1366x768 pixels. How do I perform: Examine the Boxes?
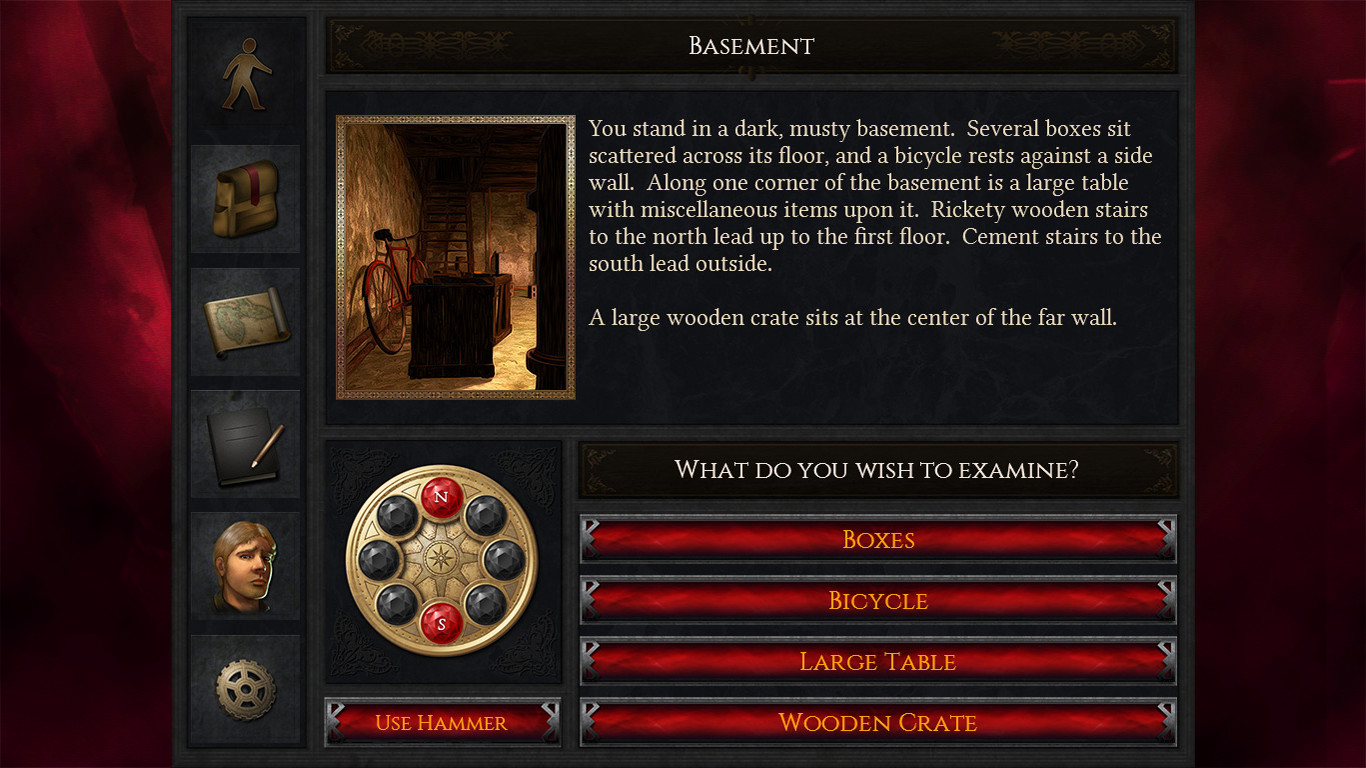point(878,539)
